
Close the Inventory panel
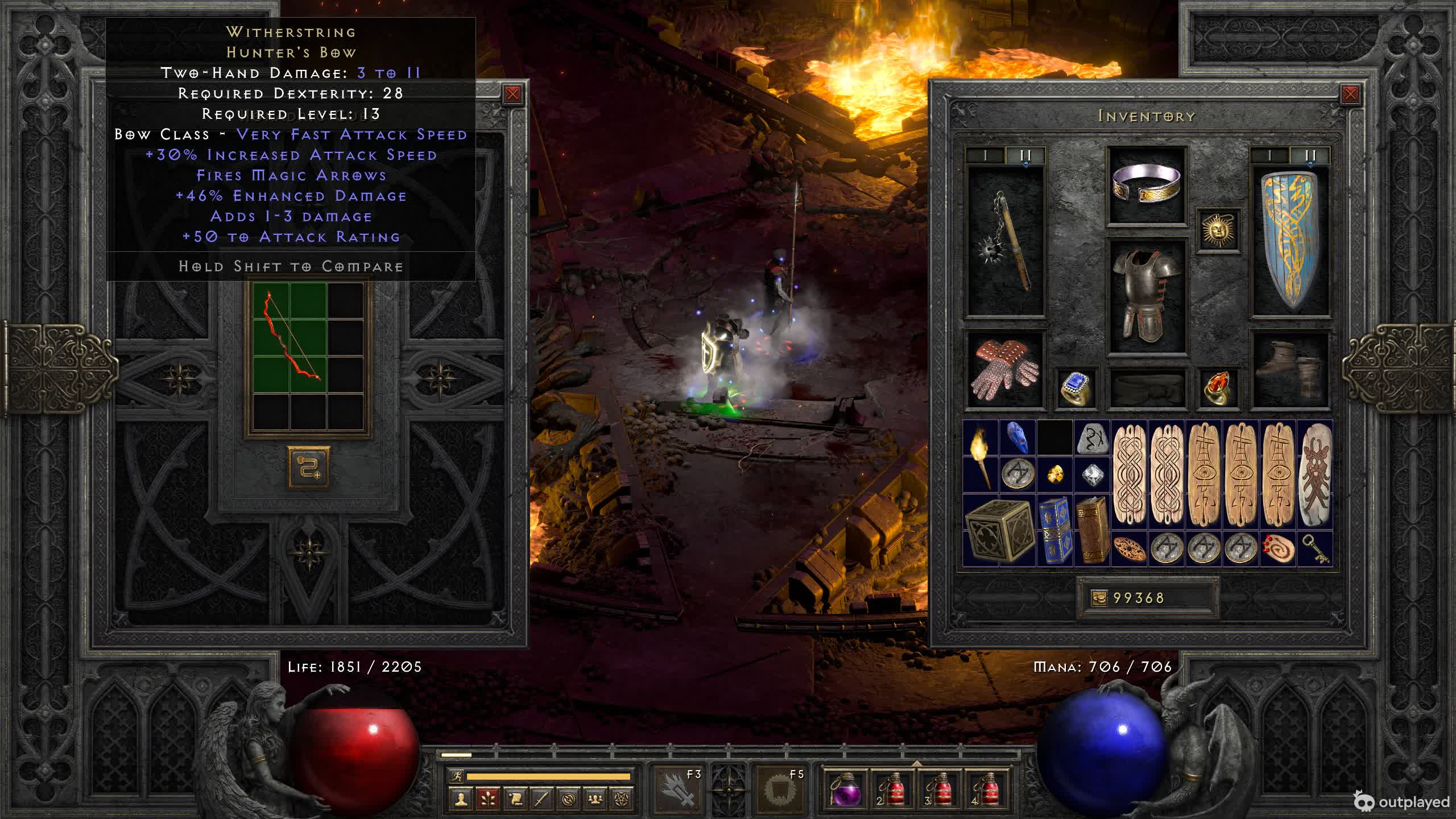1350,94
